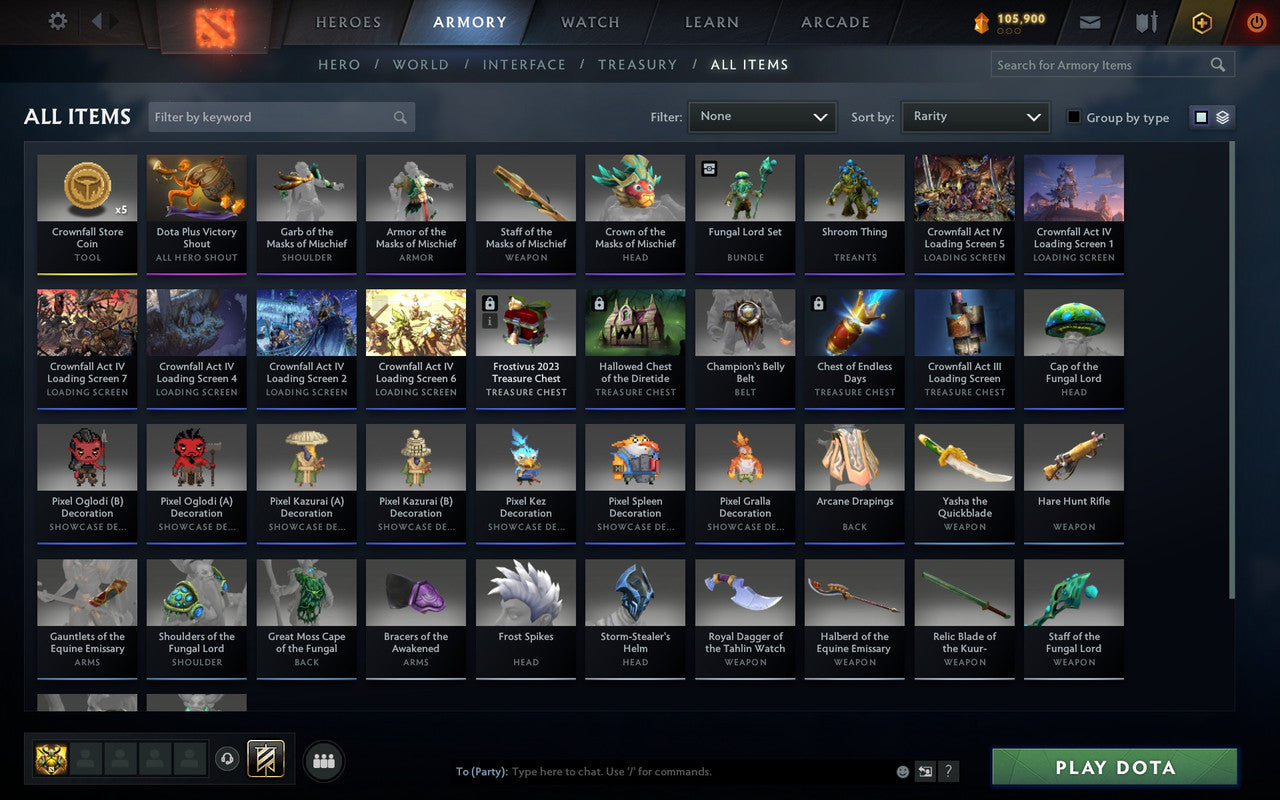Collapse the Heroes navigation menu arrow
Screen dimensions: 1280x800
(97, 21)
